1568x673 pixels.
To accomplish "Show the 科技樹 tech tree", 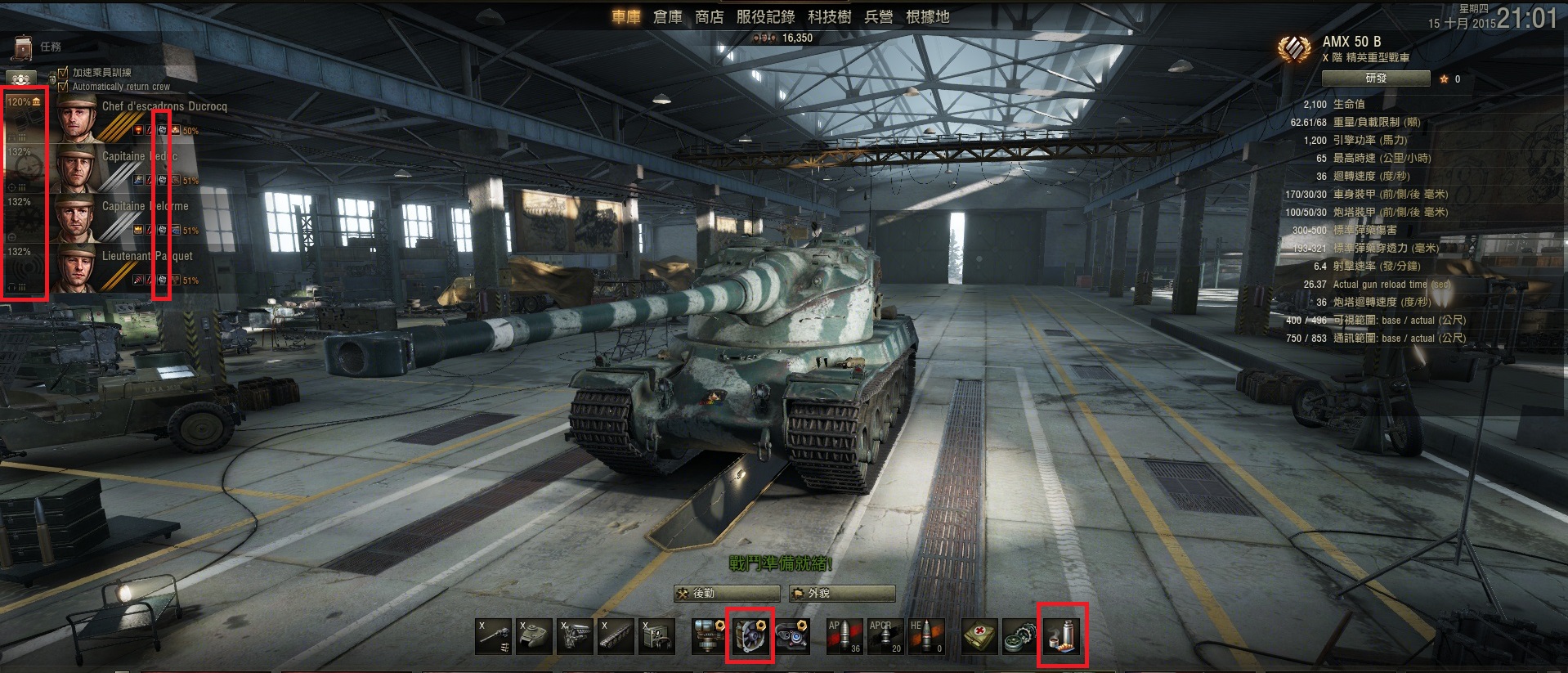I will click(x=830, y=17).
